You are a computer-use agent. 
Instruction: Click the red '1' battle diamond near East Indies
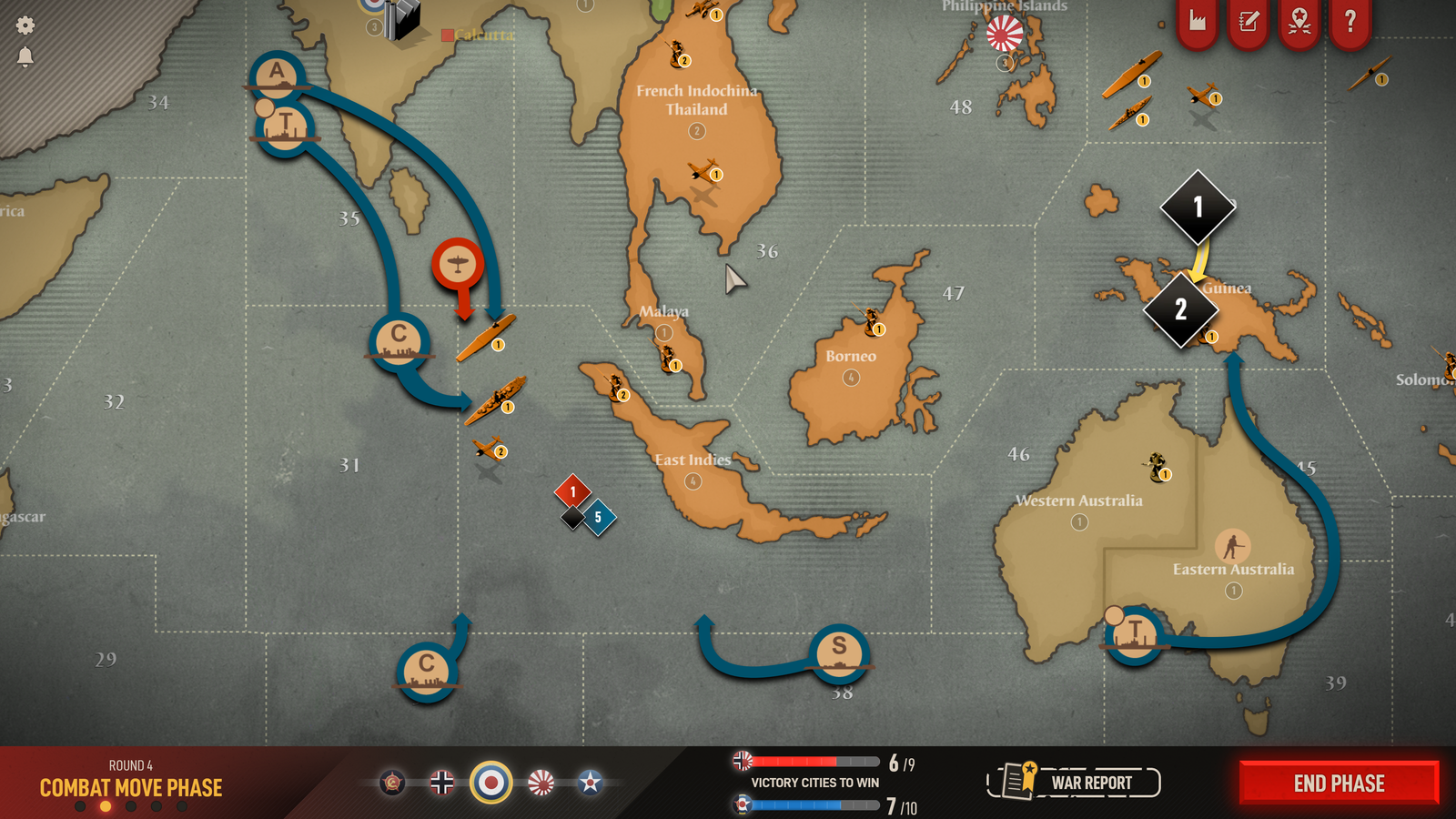point(572,490)
